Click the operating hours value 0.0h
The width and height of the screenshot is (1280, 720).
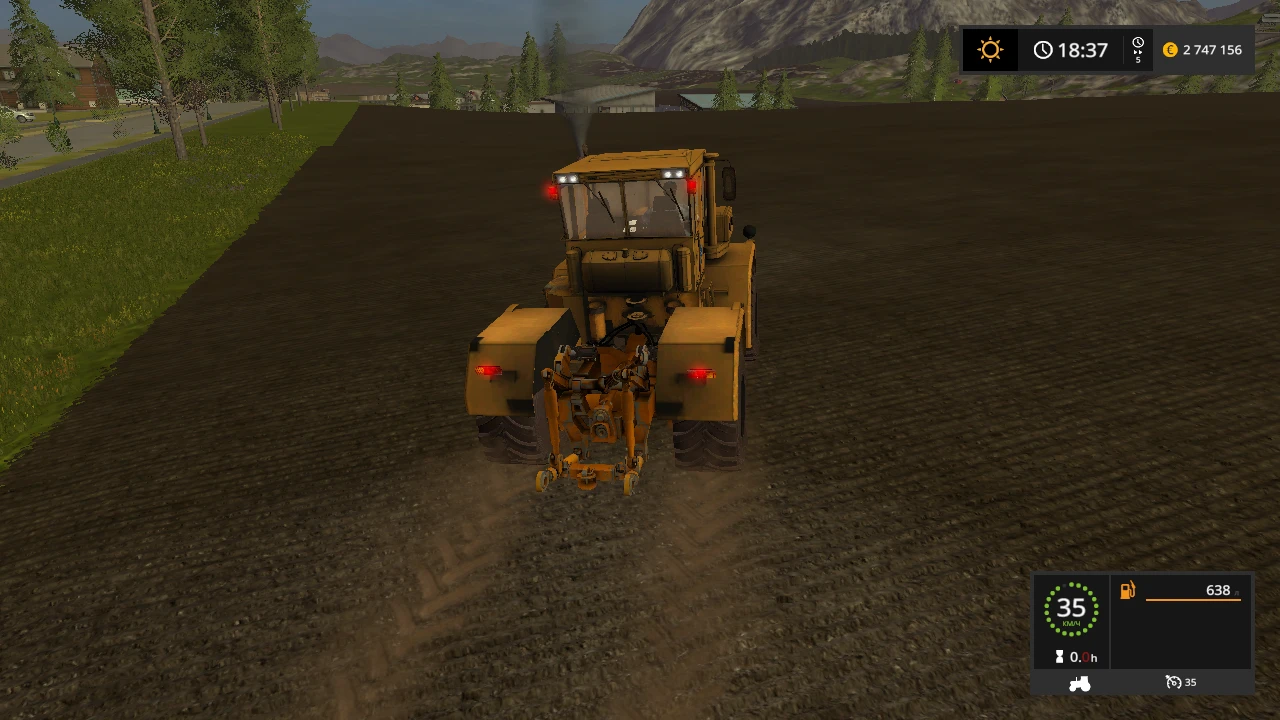coord(1083,656)
